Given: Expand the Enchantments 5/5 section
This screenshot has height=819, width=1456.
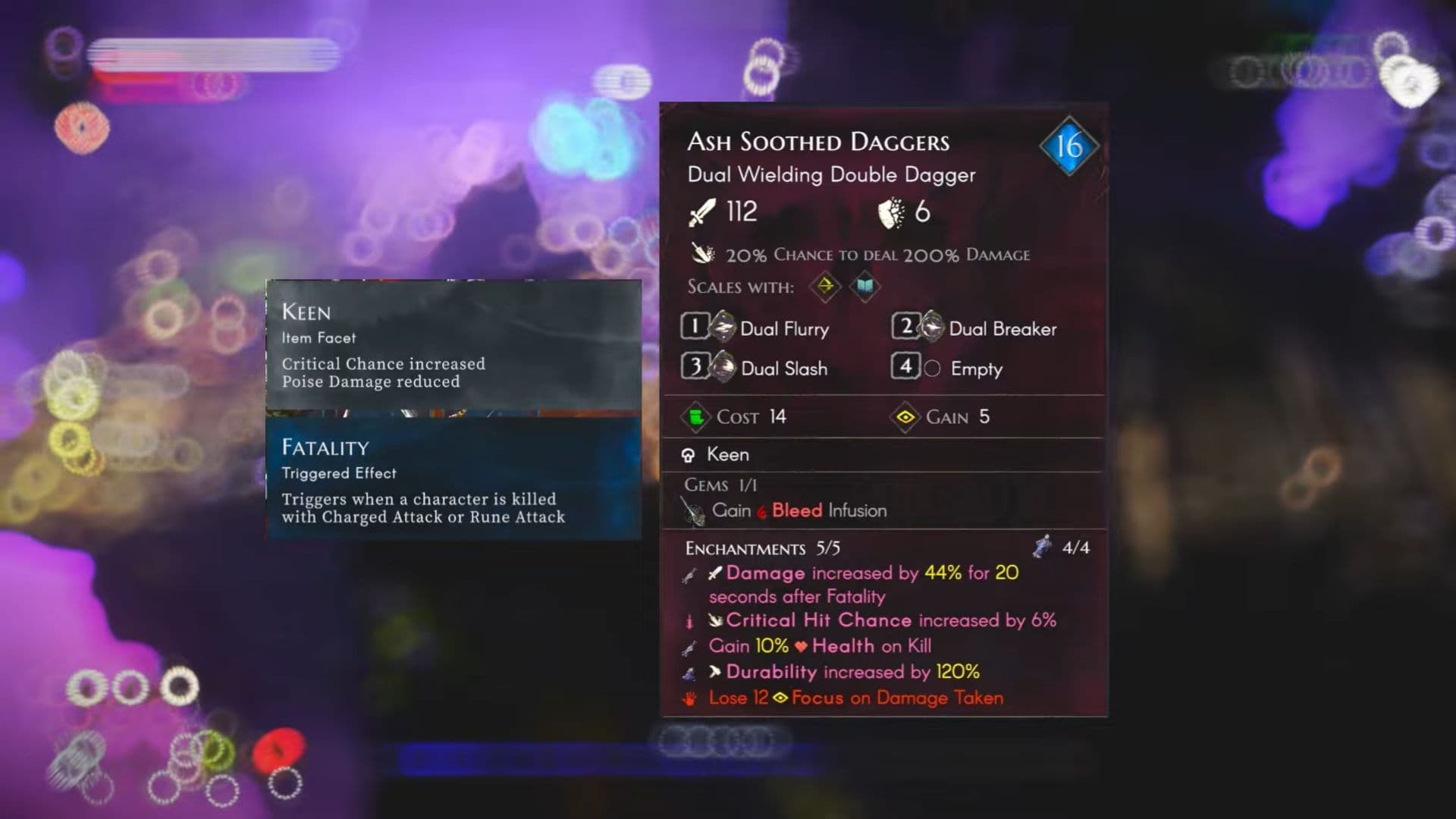Looking at the screenshot, I should click(747, 548).
